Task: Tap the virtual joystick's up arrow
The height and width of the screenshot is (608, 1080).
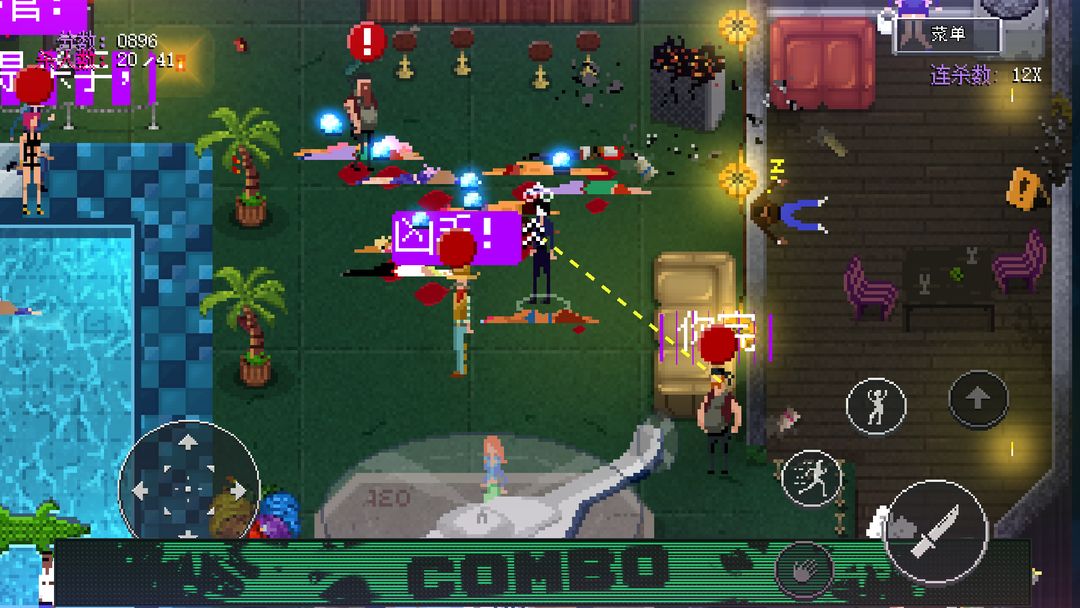Action: [188, 443]
